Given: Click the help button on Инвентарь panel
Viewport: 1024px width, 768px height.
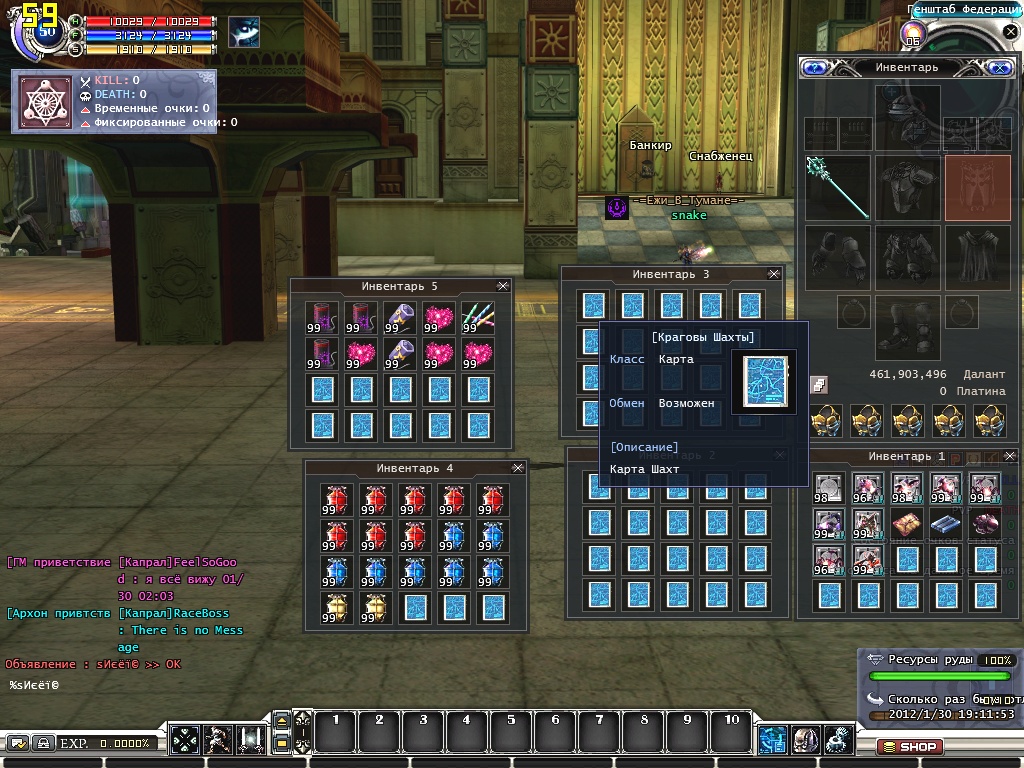Looking at the screenshot, I should [815, 68].
